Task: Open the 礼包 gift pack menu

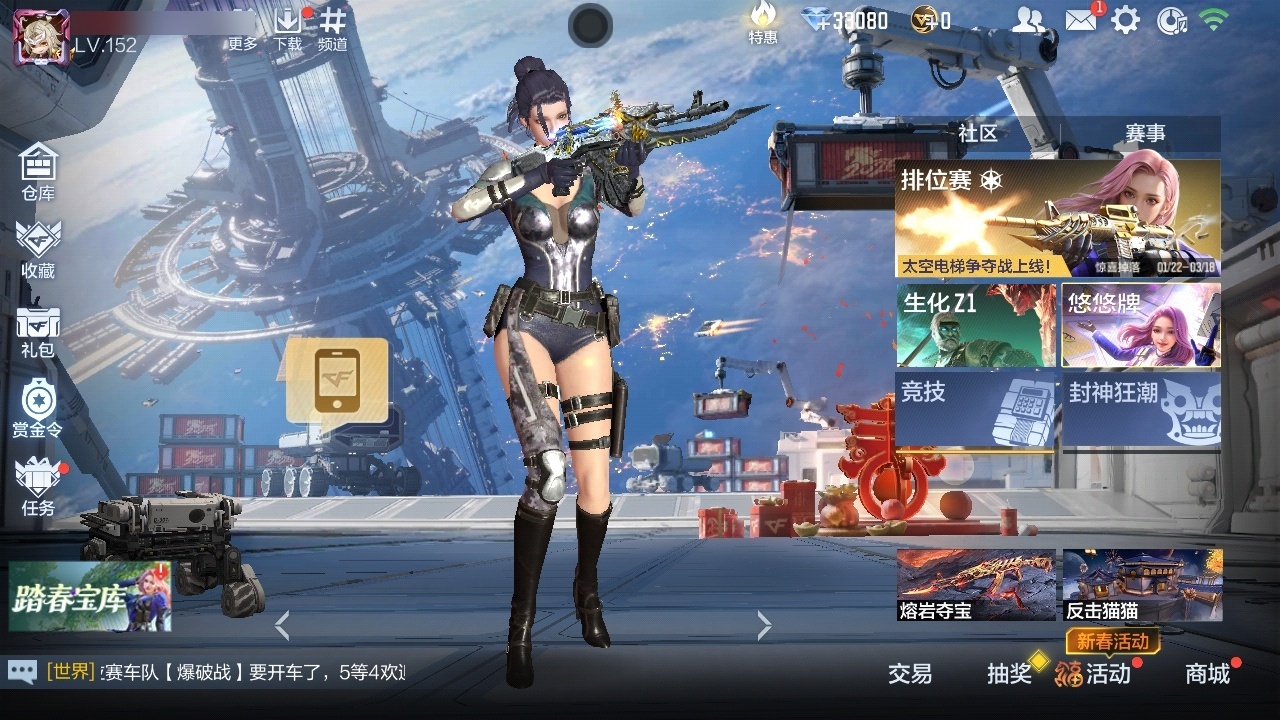Action: [38, 330]
